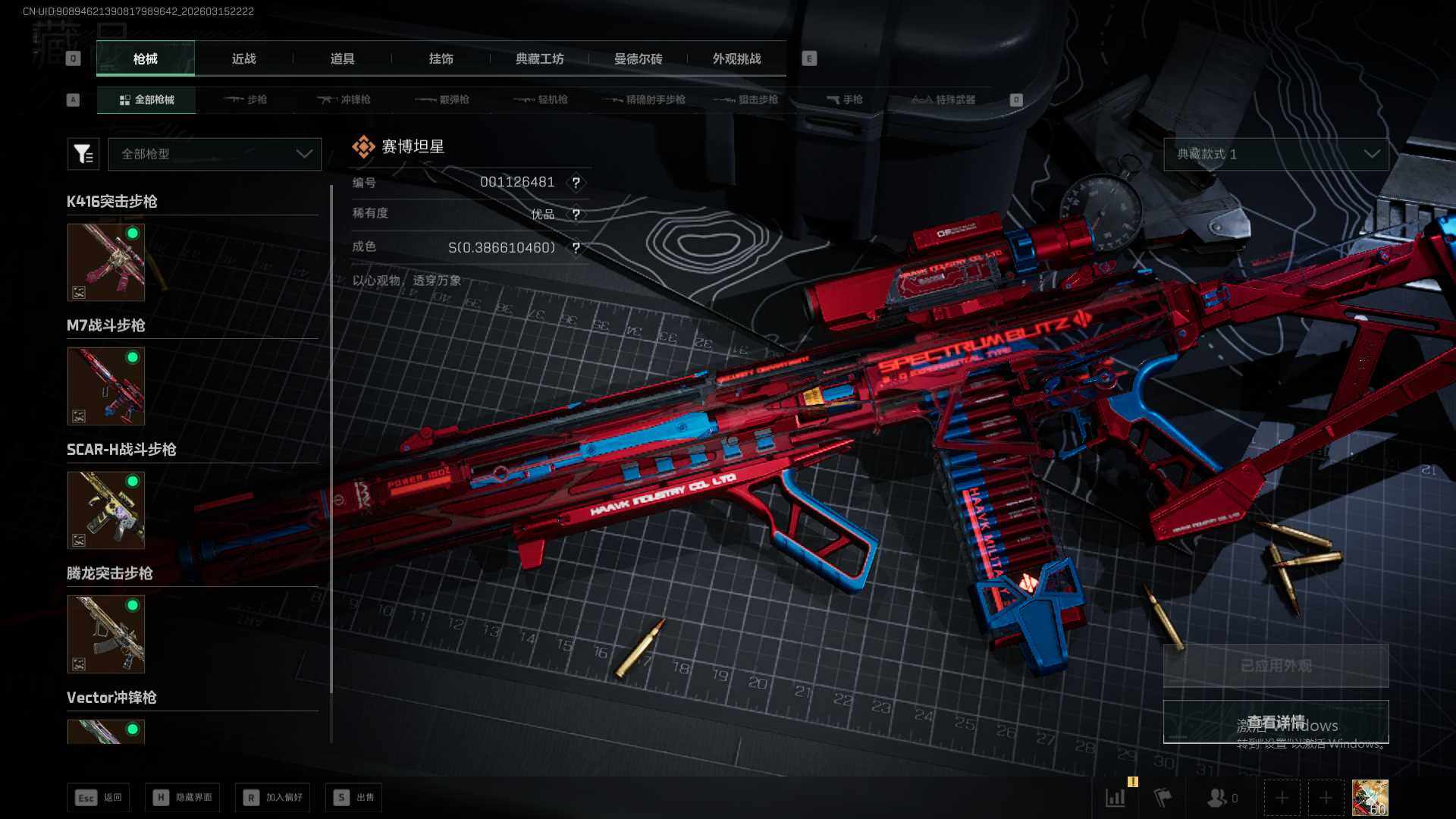Viewport: 1456px width, 819px height.
Task: Select the 腾龙 assault rifle skin thumbnail
Action: [106, 634]
